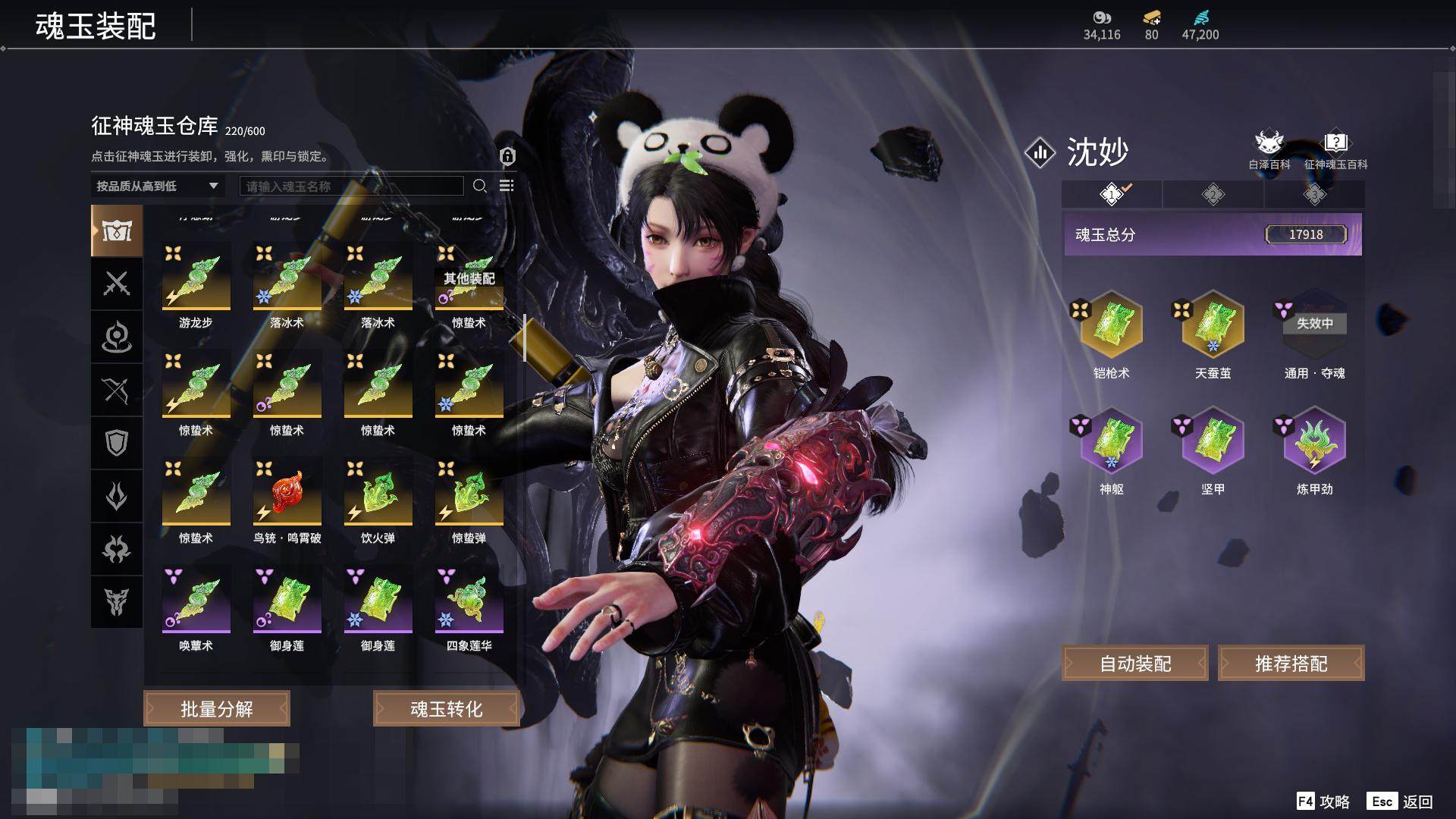Select the 鸟铳·鸣霄破 red jade

point(287,493)
